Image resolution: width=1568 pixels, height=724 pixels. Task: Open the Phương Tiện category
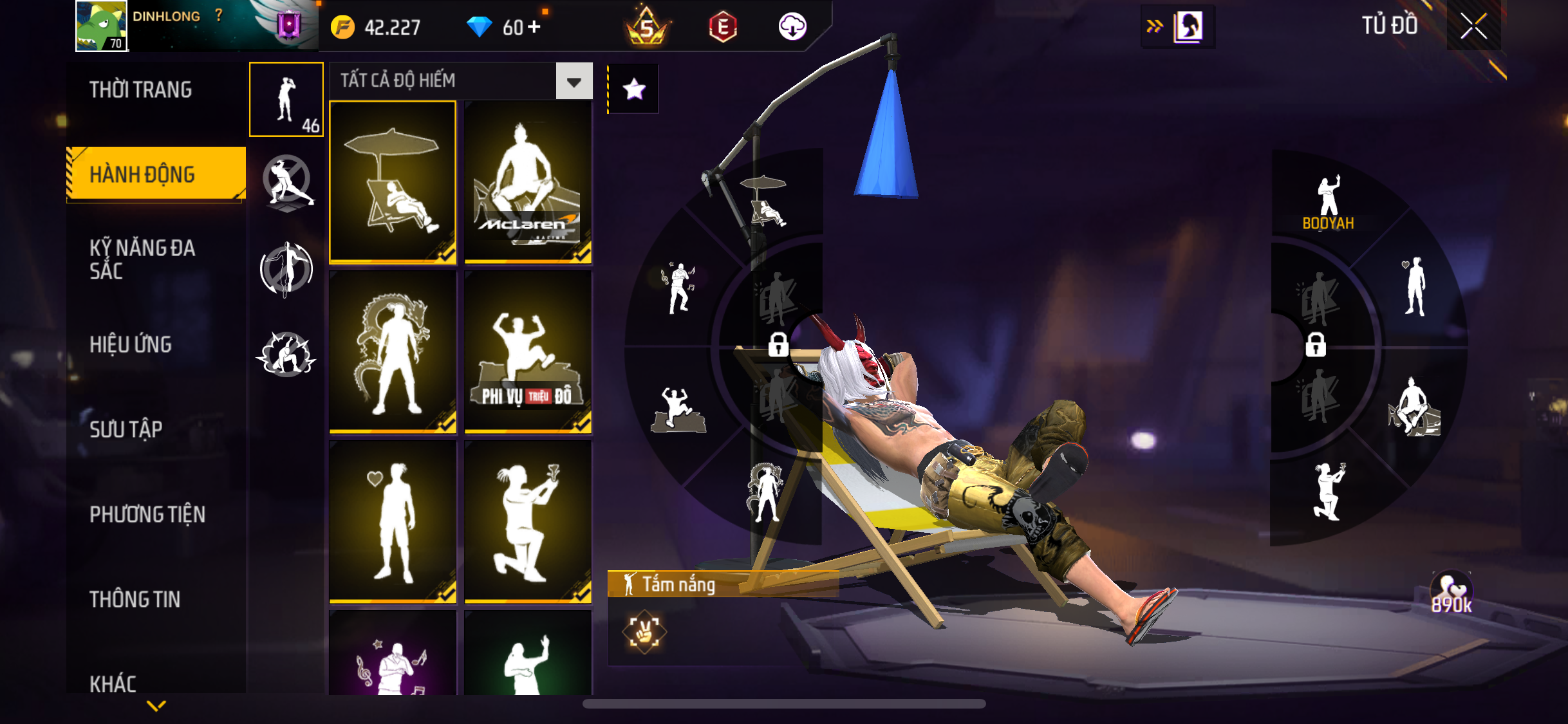pyautogui.click(x=147, y=514)
